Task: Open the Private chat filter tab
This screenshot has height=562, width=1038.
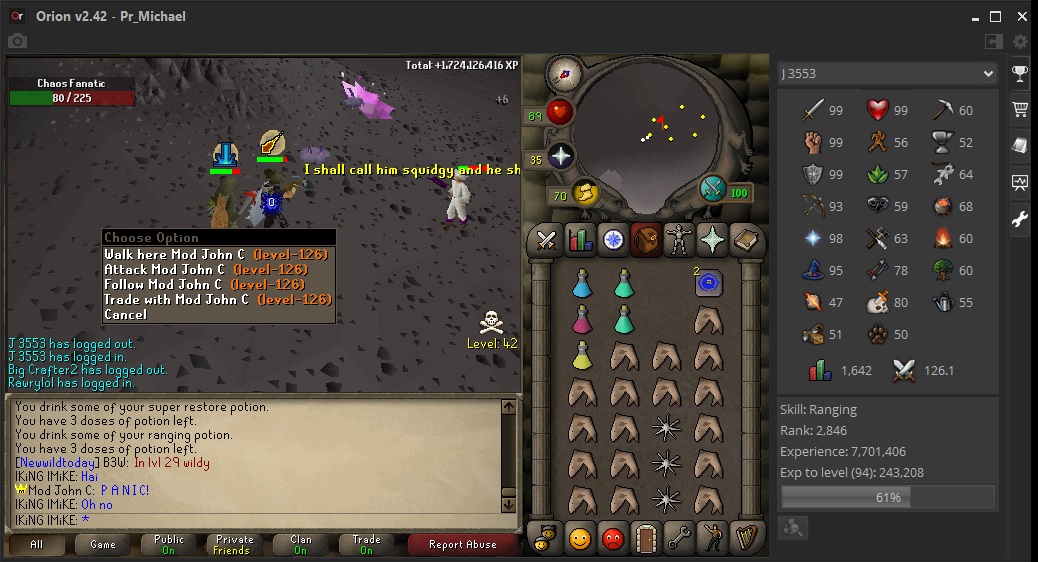Action: pyautogui.click(x=231, y=544)
